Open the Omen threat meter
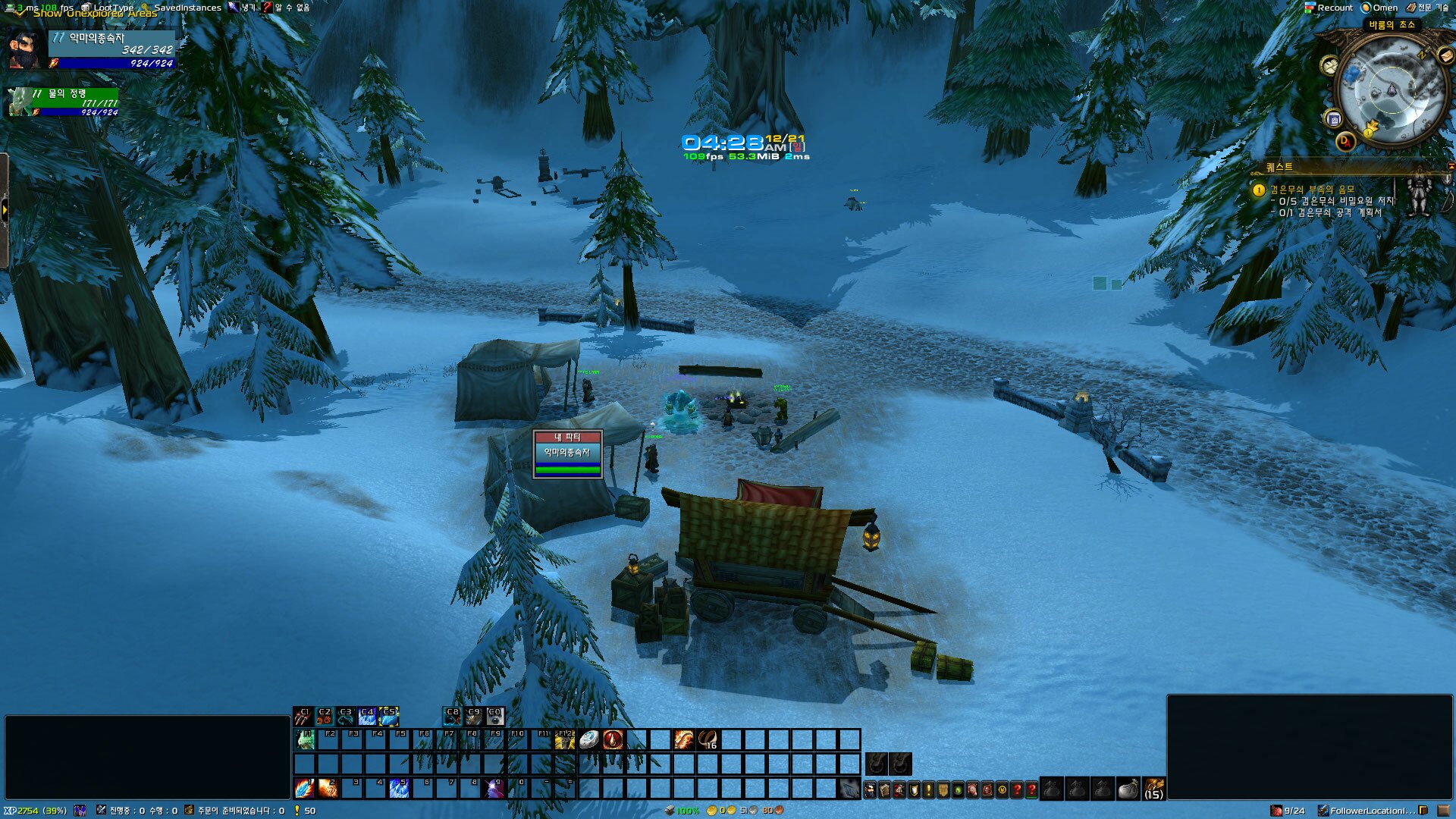The image size is (1456, 819). pyautogui.click(x=1380, y=8)
